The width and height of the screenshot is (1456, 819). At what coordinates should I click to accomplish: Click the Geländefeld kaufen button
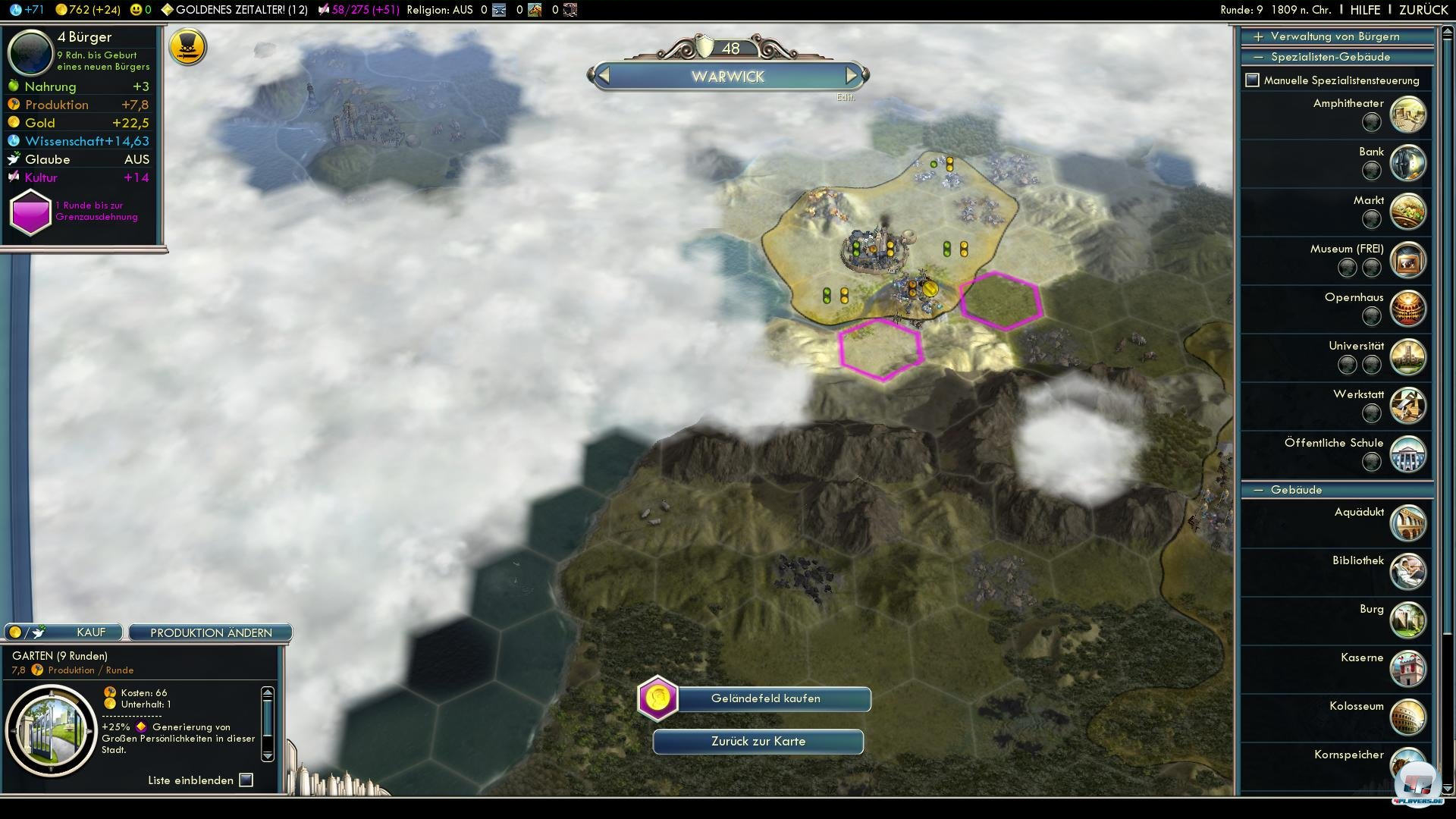[x=765, y=698]
